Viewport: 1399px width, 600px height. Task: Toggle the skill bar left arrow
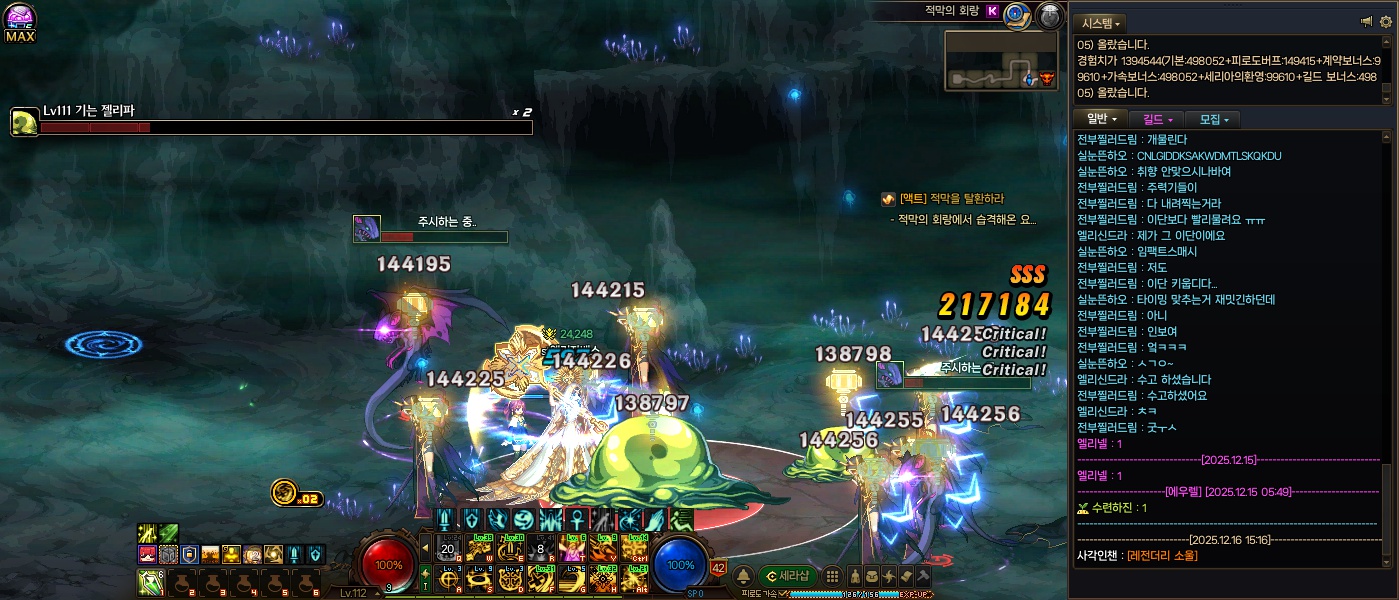point(425,548)
